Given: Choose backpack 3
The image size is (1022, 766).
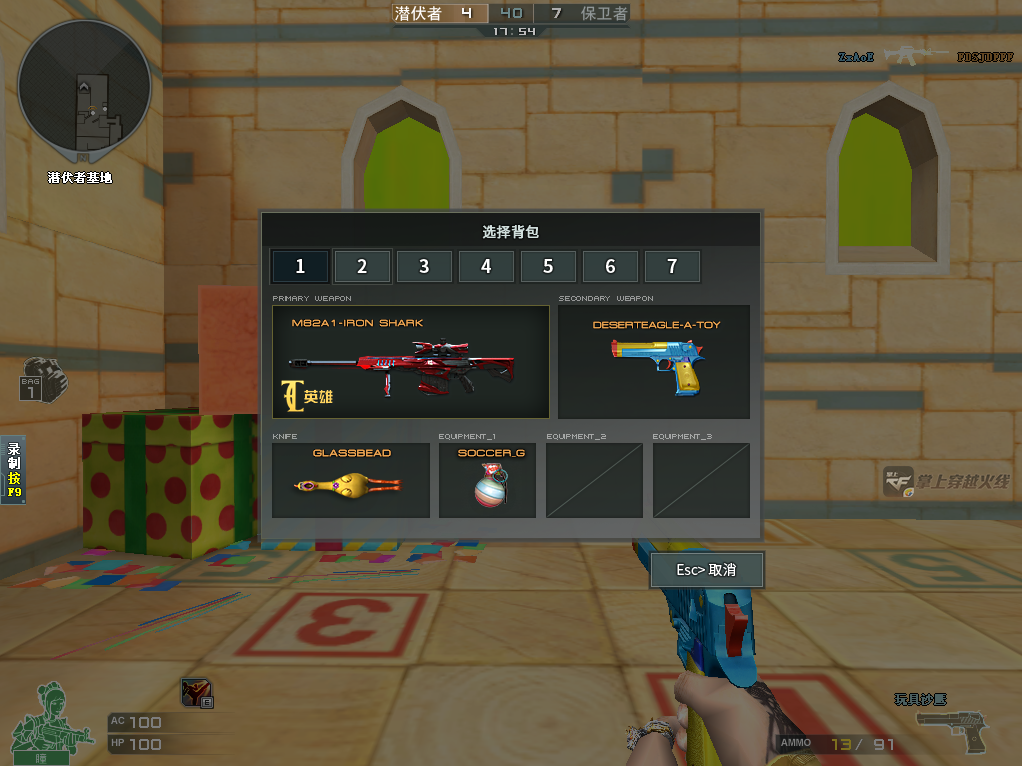Looking at the screenshot, I should click(x=424, y=267).
